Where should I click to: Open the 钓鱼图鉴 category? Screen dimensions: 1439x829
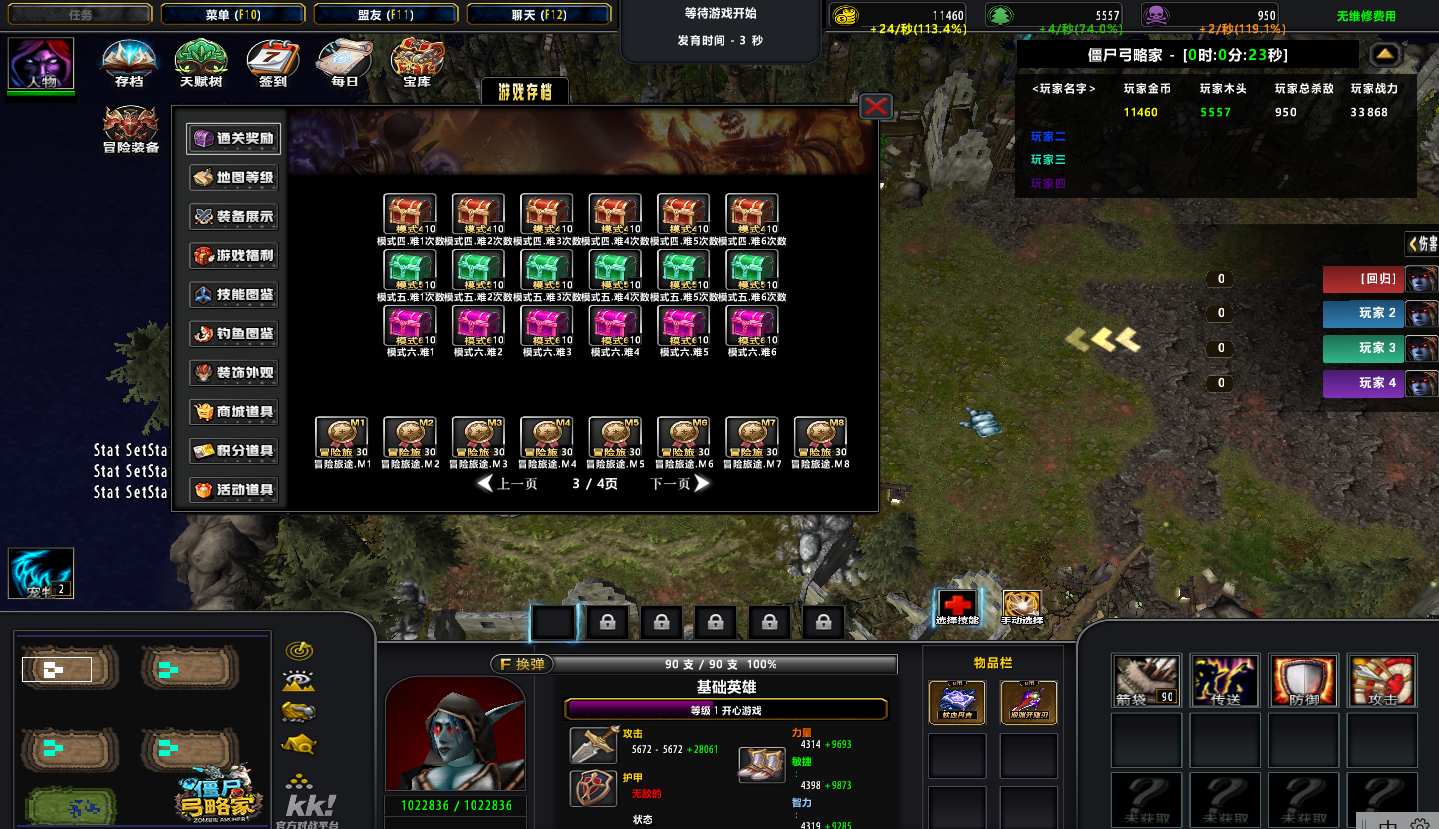click(232, 334)
